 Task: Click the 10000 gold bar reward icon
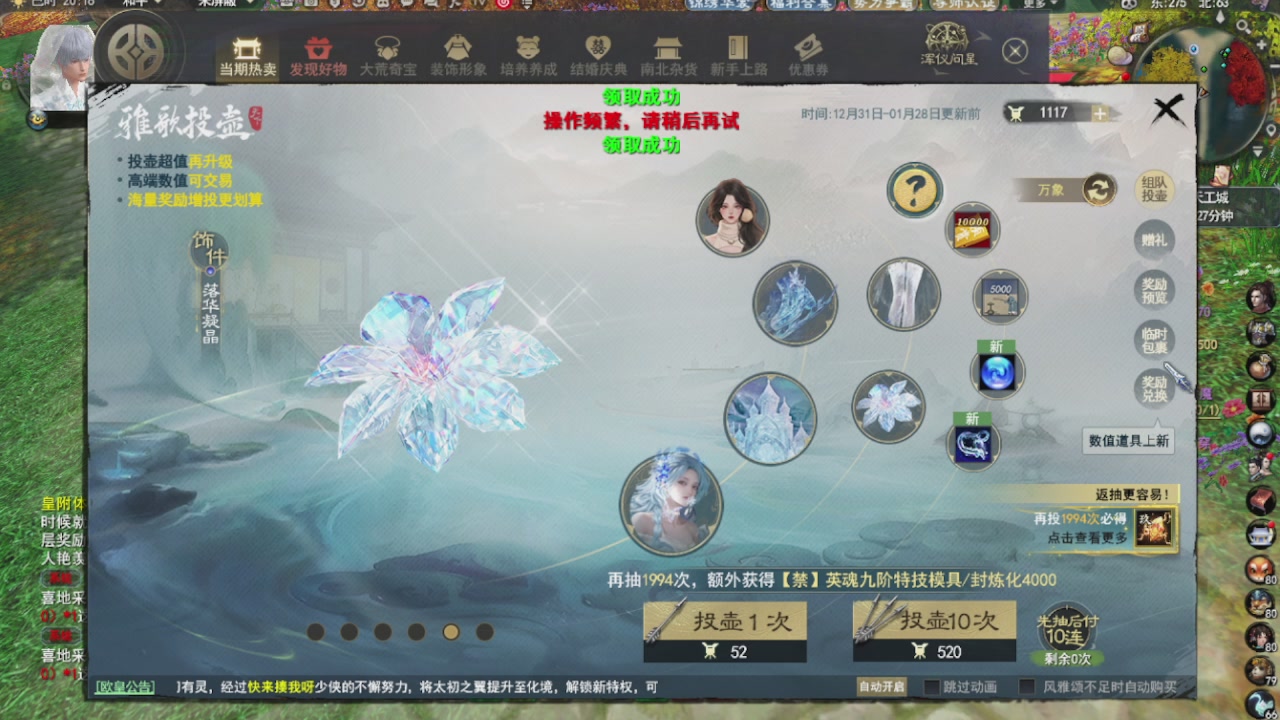[x=972, y=229]
